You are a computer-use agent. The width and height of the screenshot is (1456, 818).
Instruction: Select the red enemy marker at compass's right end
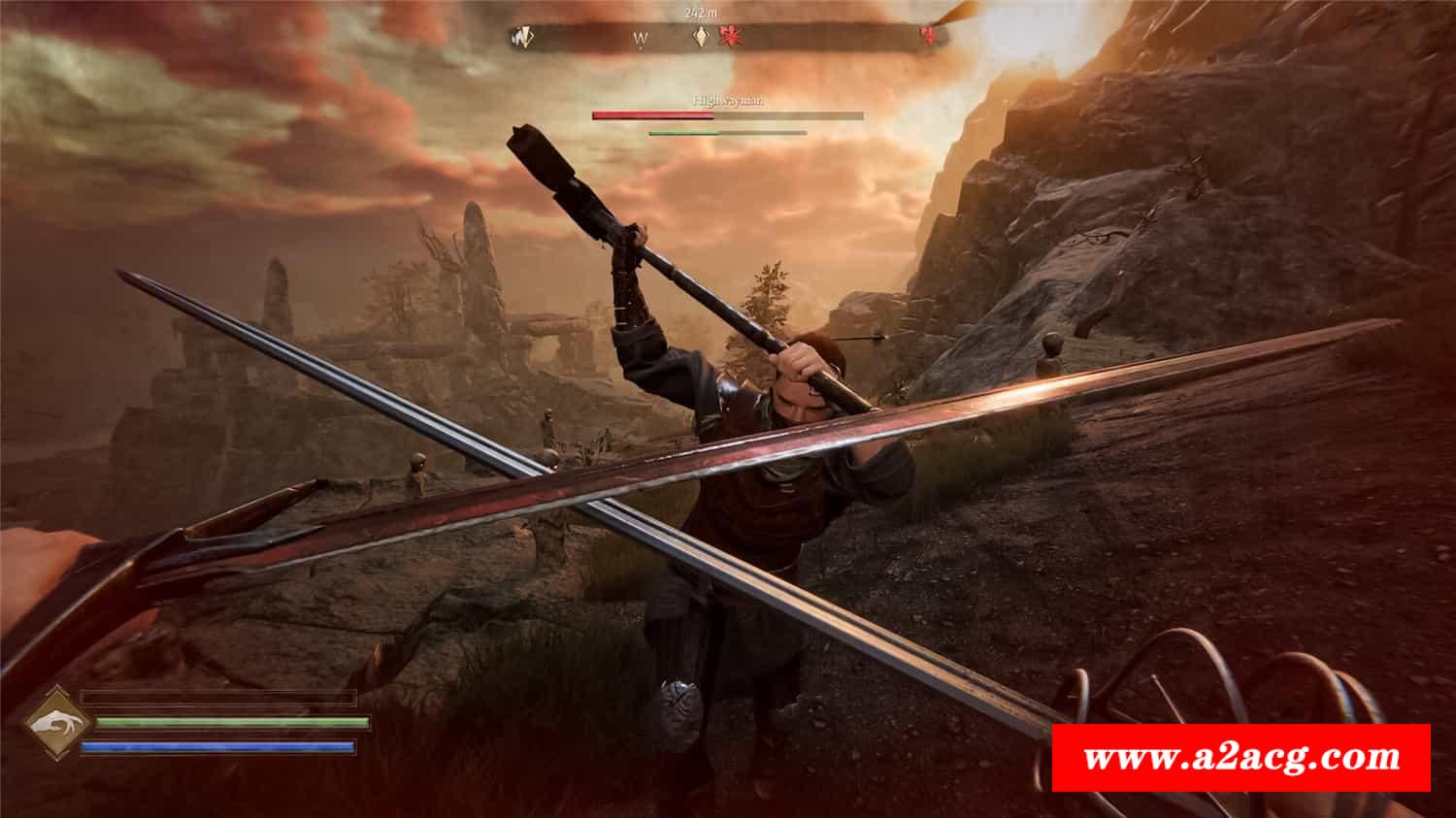(x=929, y=37)
